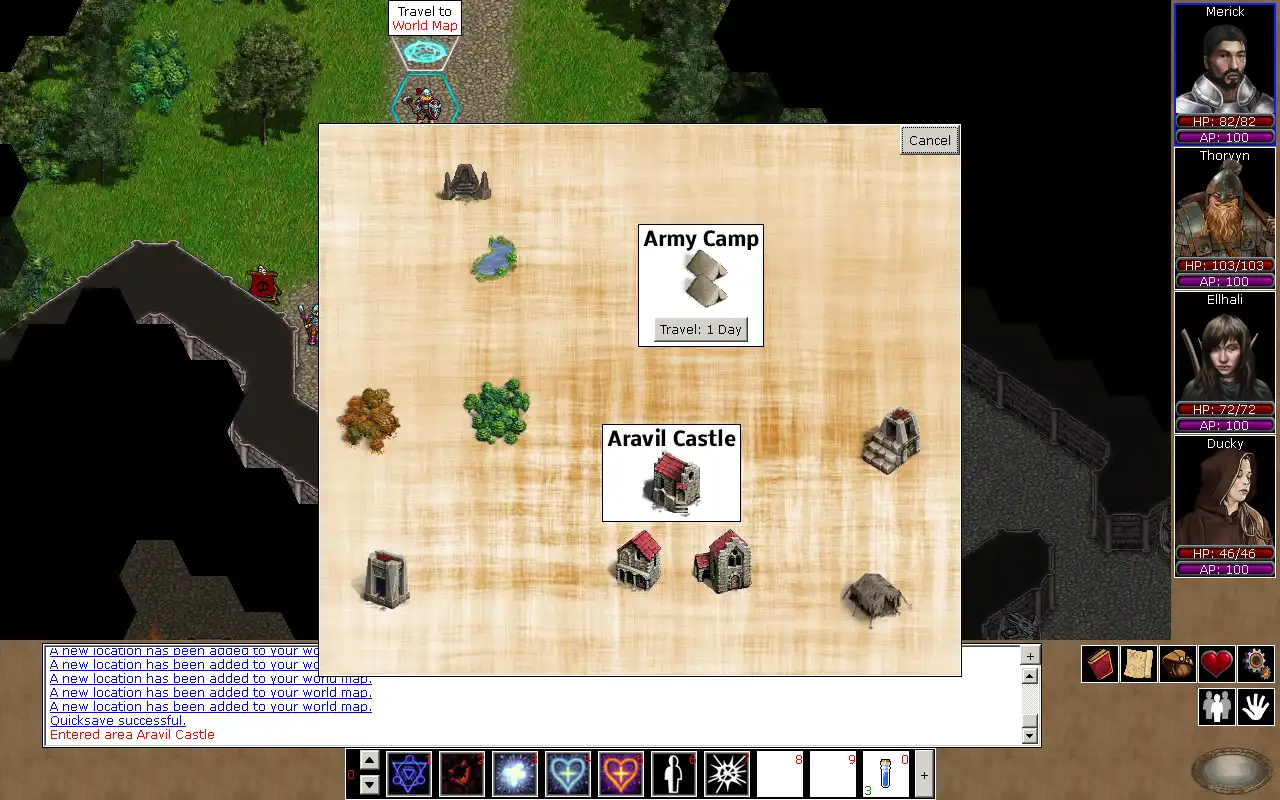Open the gear settings icon
The image size is (1280, 800).
[1256, 664]
